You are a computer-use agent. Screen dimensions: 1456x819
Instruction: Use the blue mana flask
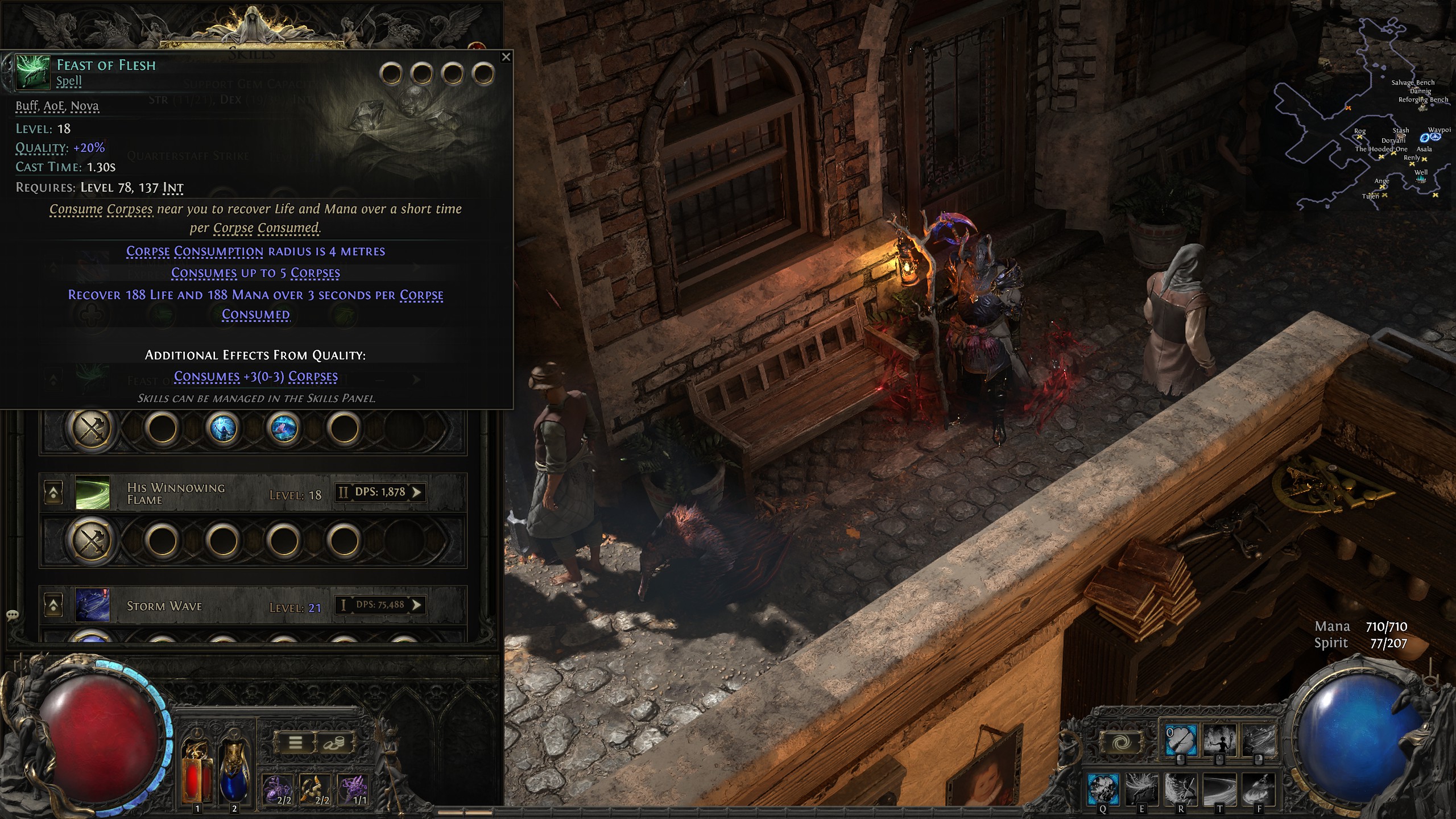point(234,771)
